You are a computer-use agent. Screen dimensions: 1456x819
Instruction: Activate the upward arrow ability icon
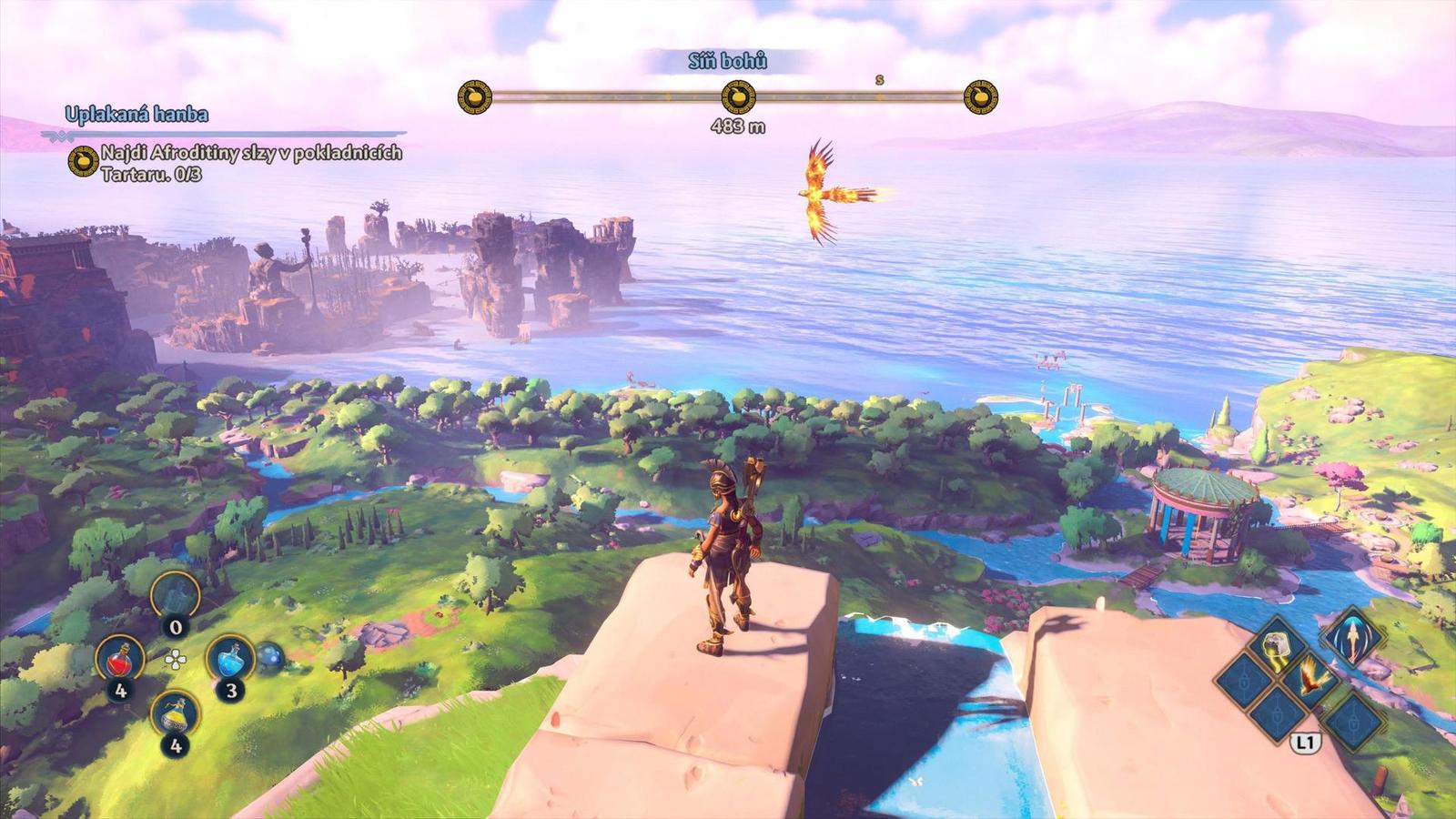(x=1351, y=638)
